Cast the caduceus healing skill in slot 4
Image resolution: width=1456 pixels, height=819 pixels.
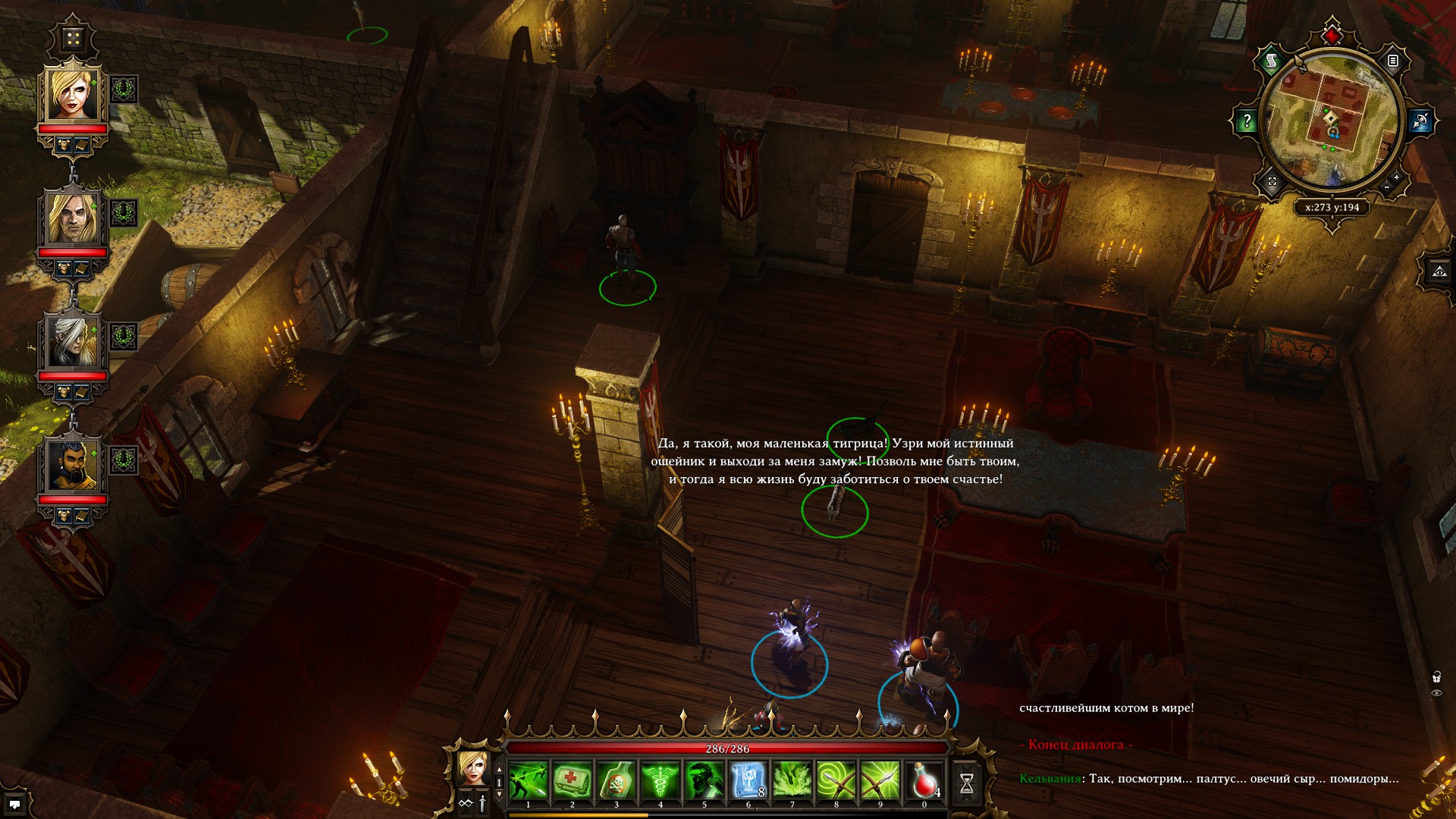(x=661, y=778)
